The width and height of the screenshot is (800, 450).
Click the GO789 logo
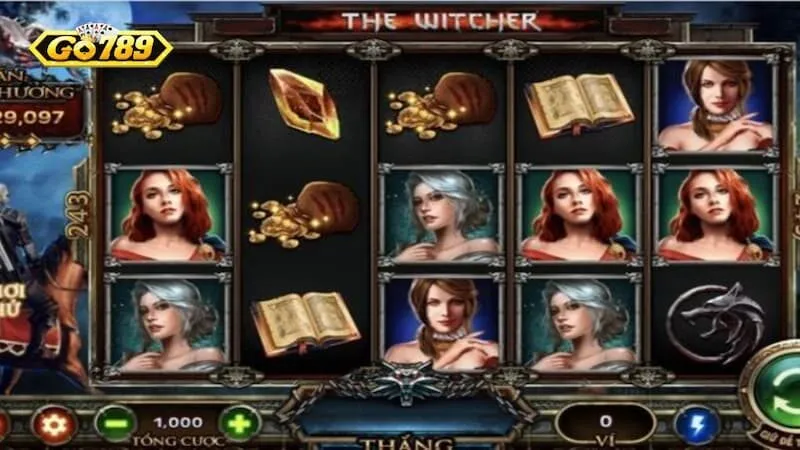coord(100,47)
